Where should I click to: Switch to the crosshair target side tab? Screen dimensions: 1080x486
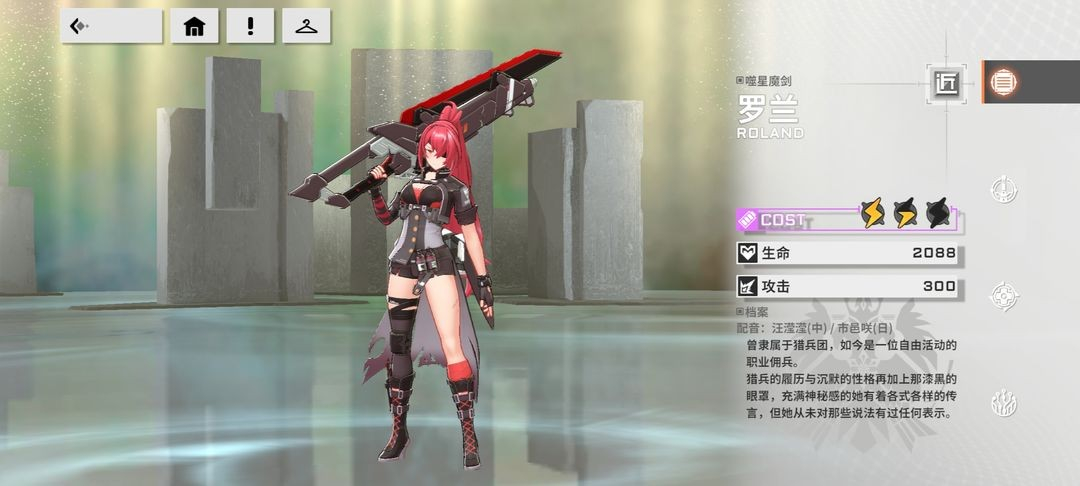tap(1003, 296)
